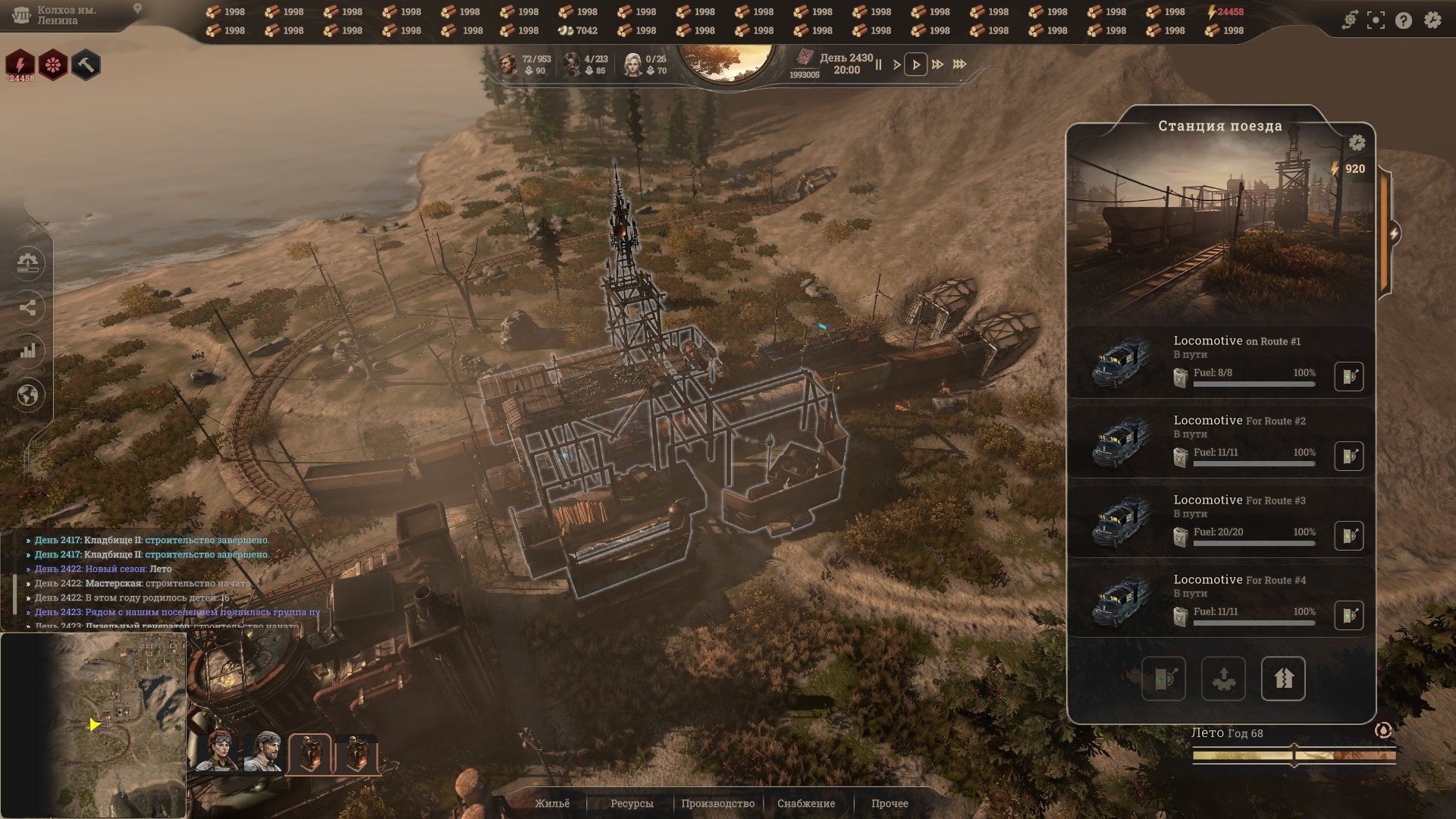Click the hammer build icon
This screenshot has height=819, width=1456.
(86, 65)
